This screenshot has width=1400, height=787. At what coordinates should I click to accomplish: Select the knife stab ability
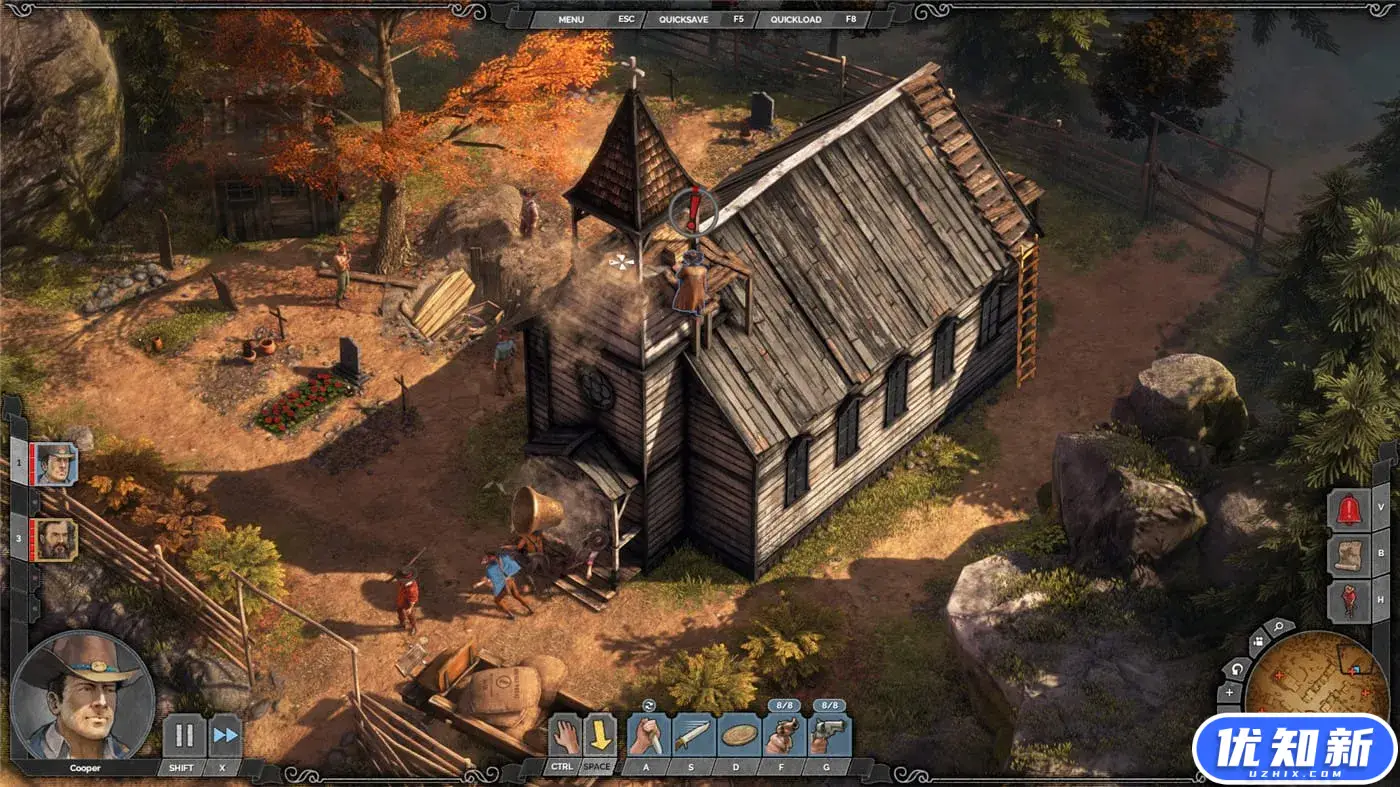point(648,736)
